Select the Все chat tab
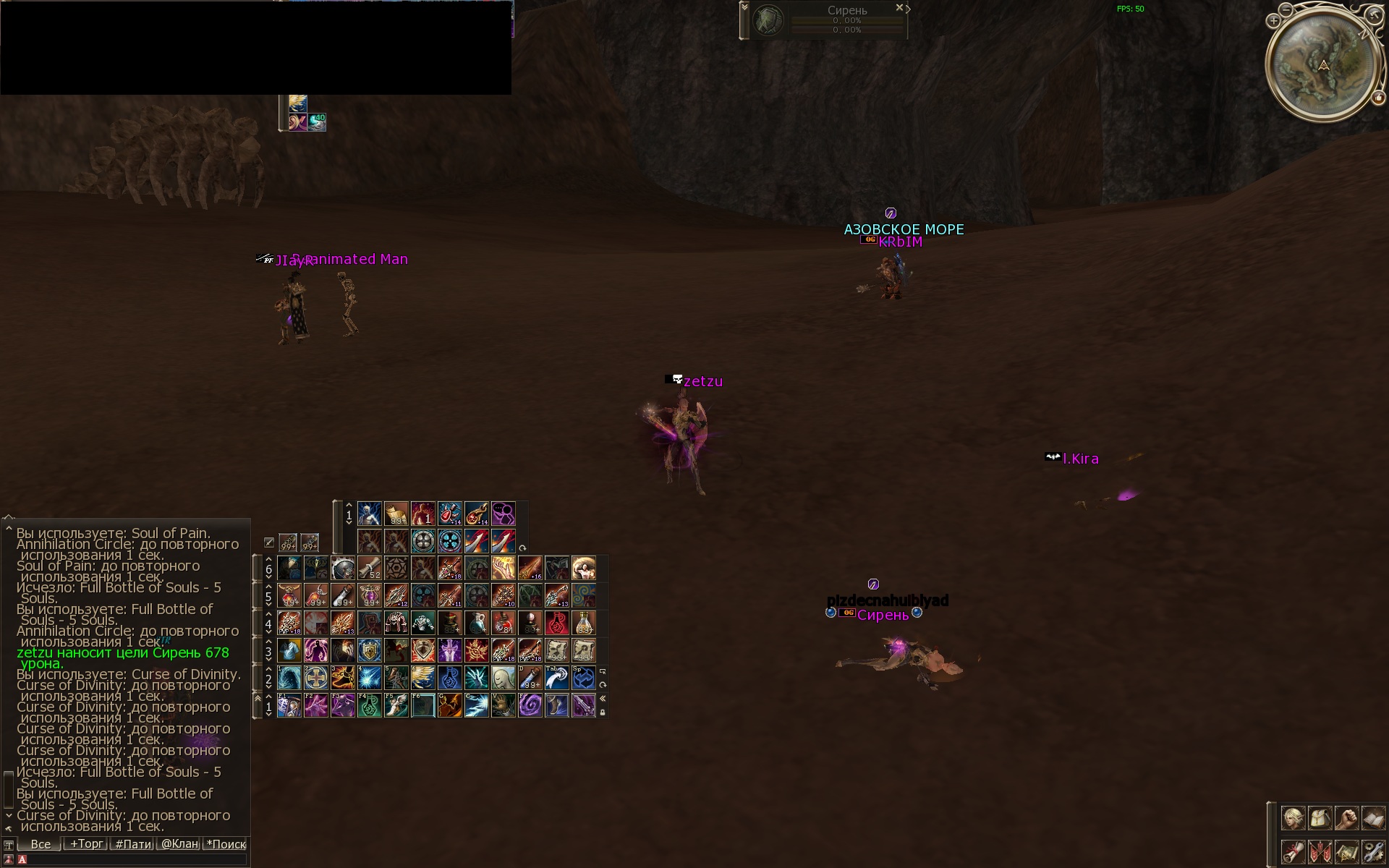 (41, 843)
